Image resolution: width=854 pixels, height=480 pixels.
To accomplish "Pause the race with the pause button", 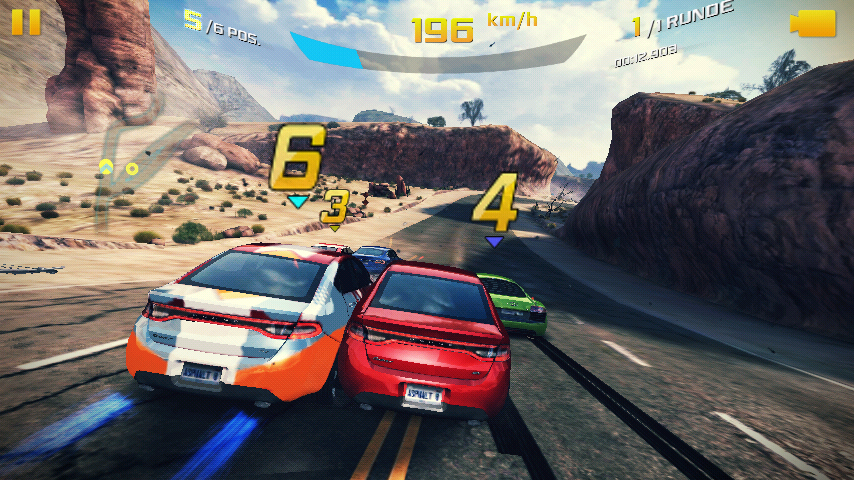I will point(27,22).
